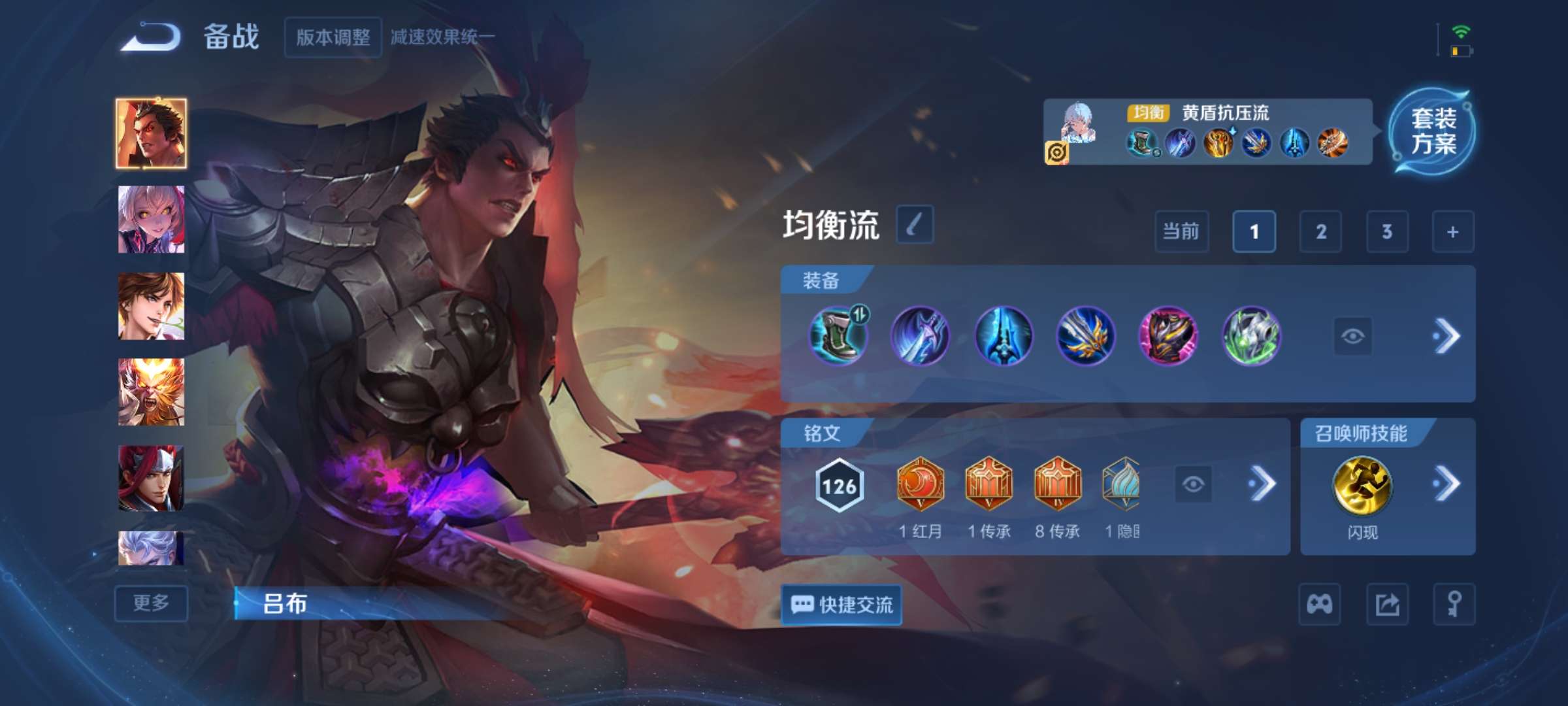The height and width of the screenshot is (706, 1568).
Task: Click the 快捷交流 chat button
Action: coord(843,605)
